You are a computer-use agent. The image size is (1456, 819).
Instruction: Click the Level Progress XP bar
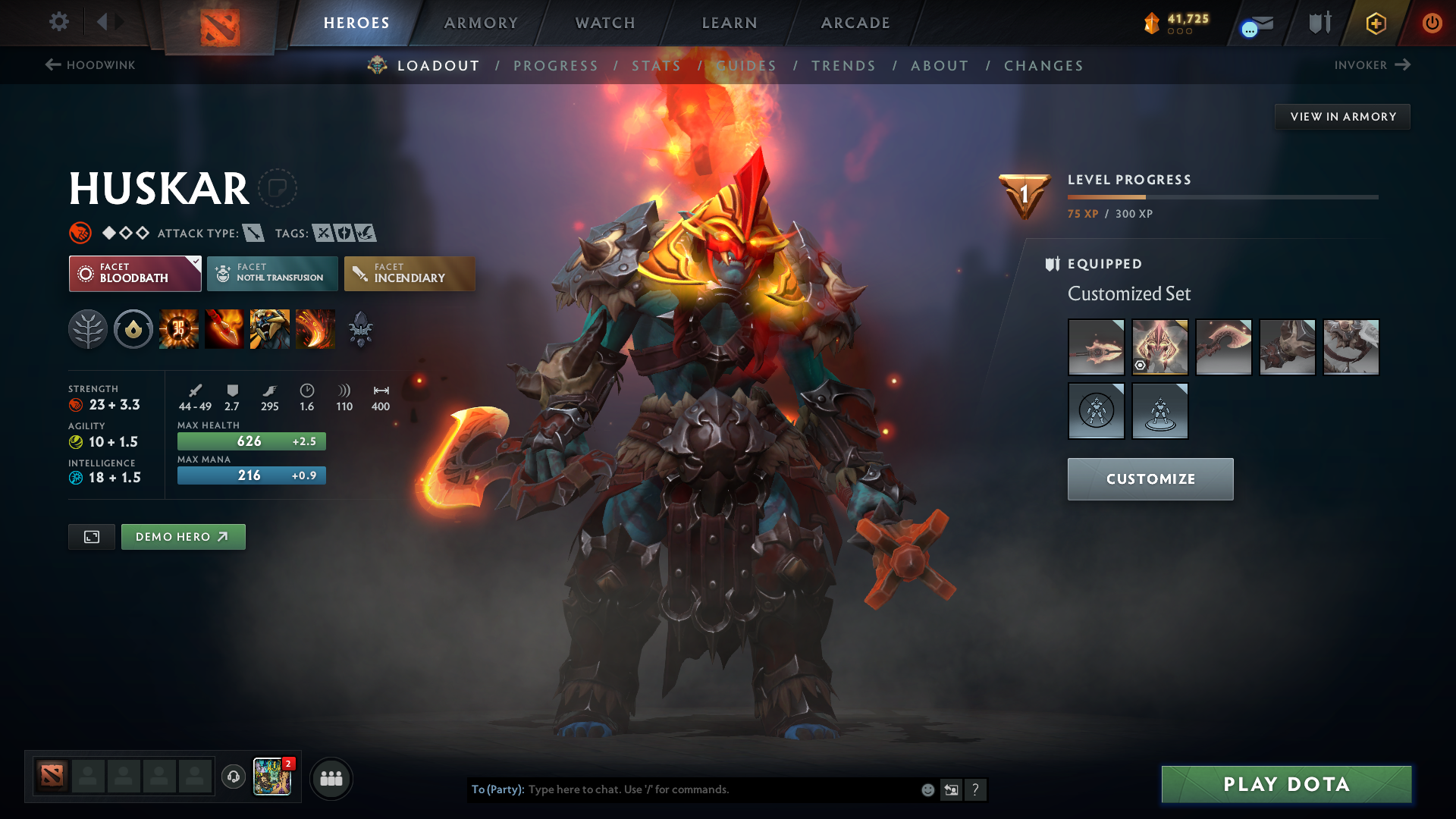coord(1221,198)
